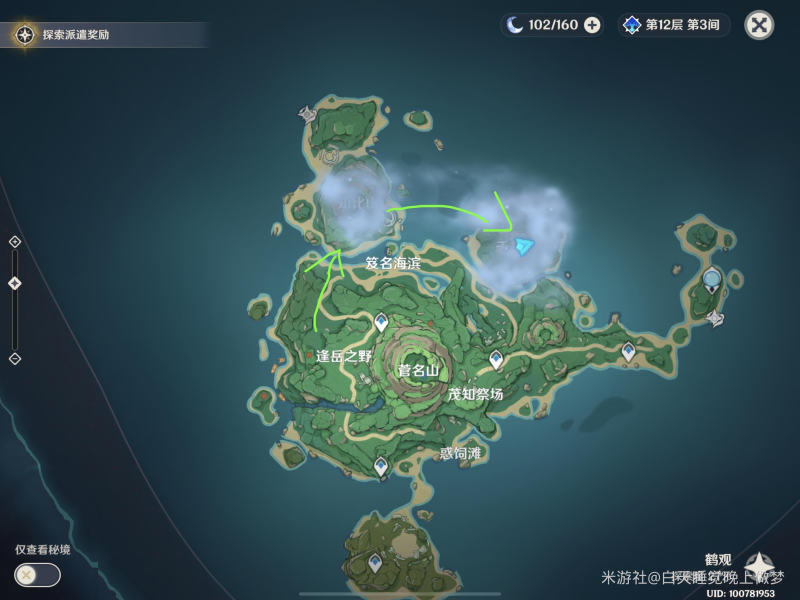Click the blue marker inside the fog
The image size is (800, 600).
(x=524, y=246)
